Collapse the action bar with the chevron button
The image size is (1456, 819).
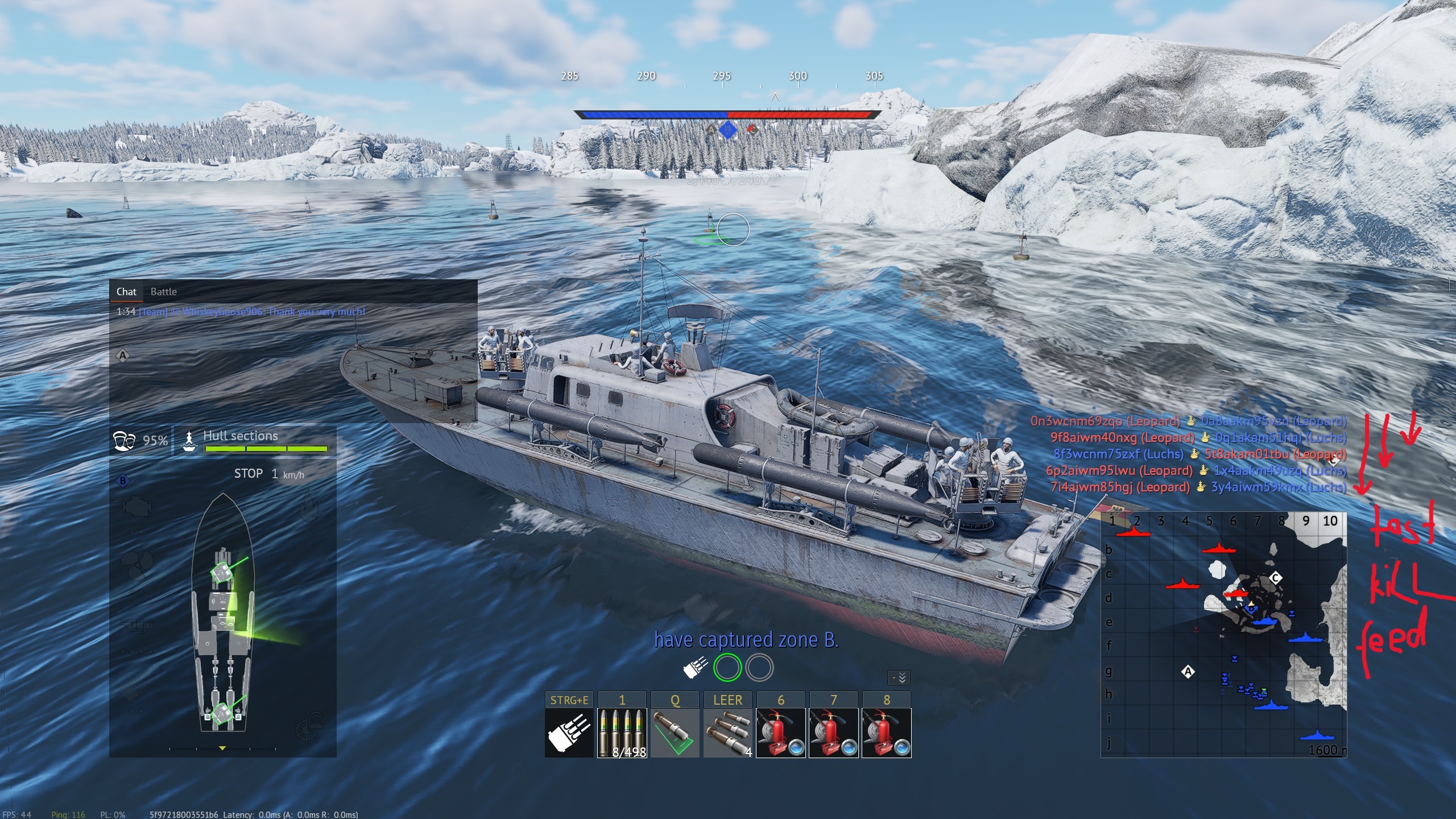coord(899,677)
